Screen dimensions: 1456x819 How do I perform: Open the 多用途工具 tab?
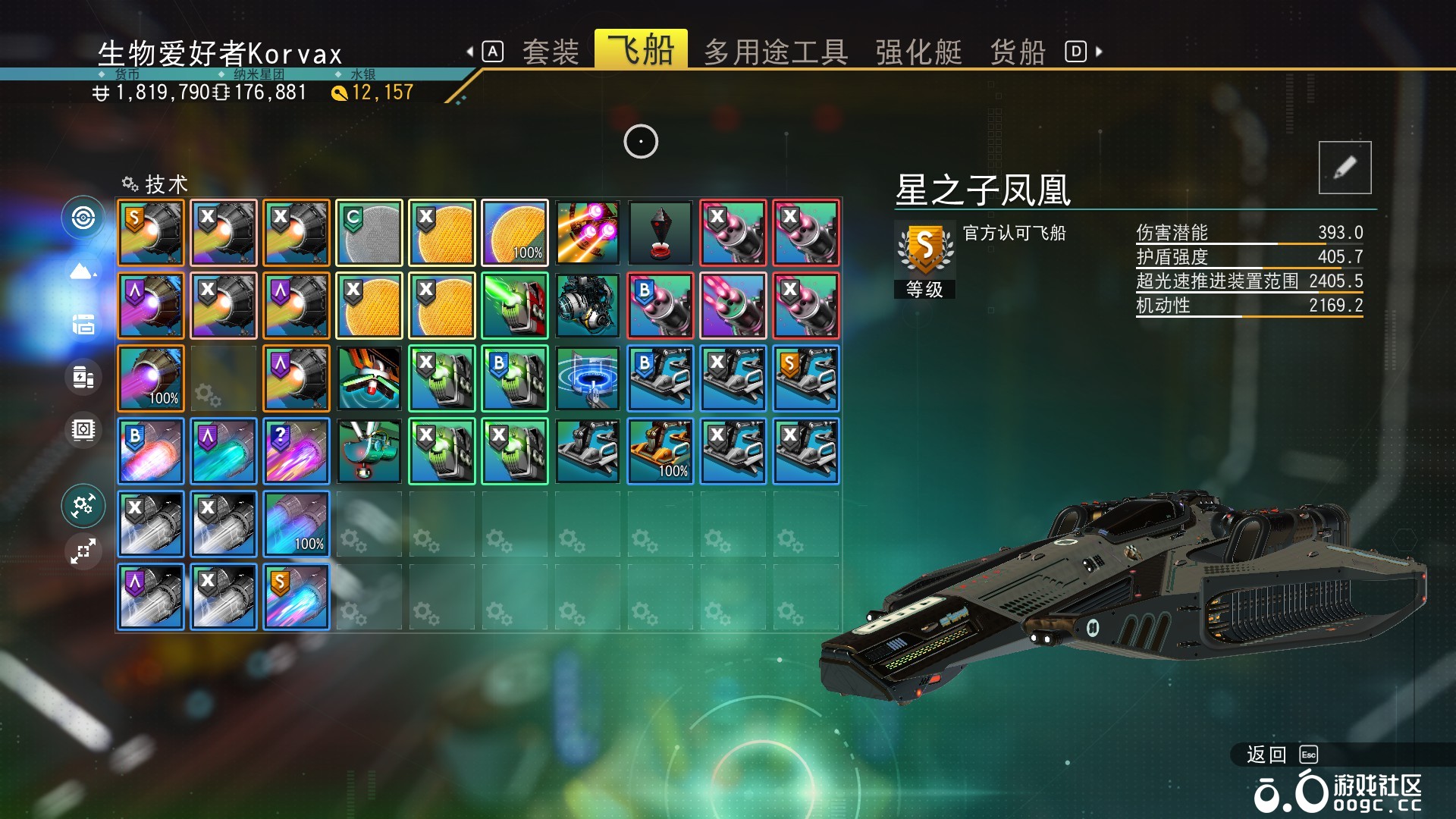[x=775, y=52]
